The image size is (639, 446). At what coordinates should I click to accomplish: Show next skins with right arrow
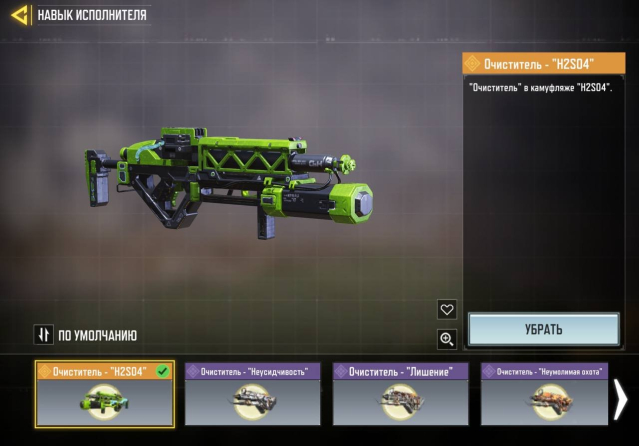tap(621, 398)
